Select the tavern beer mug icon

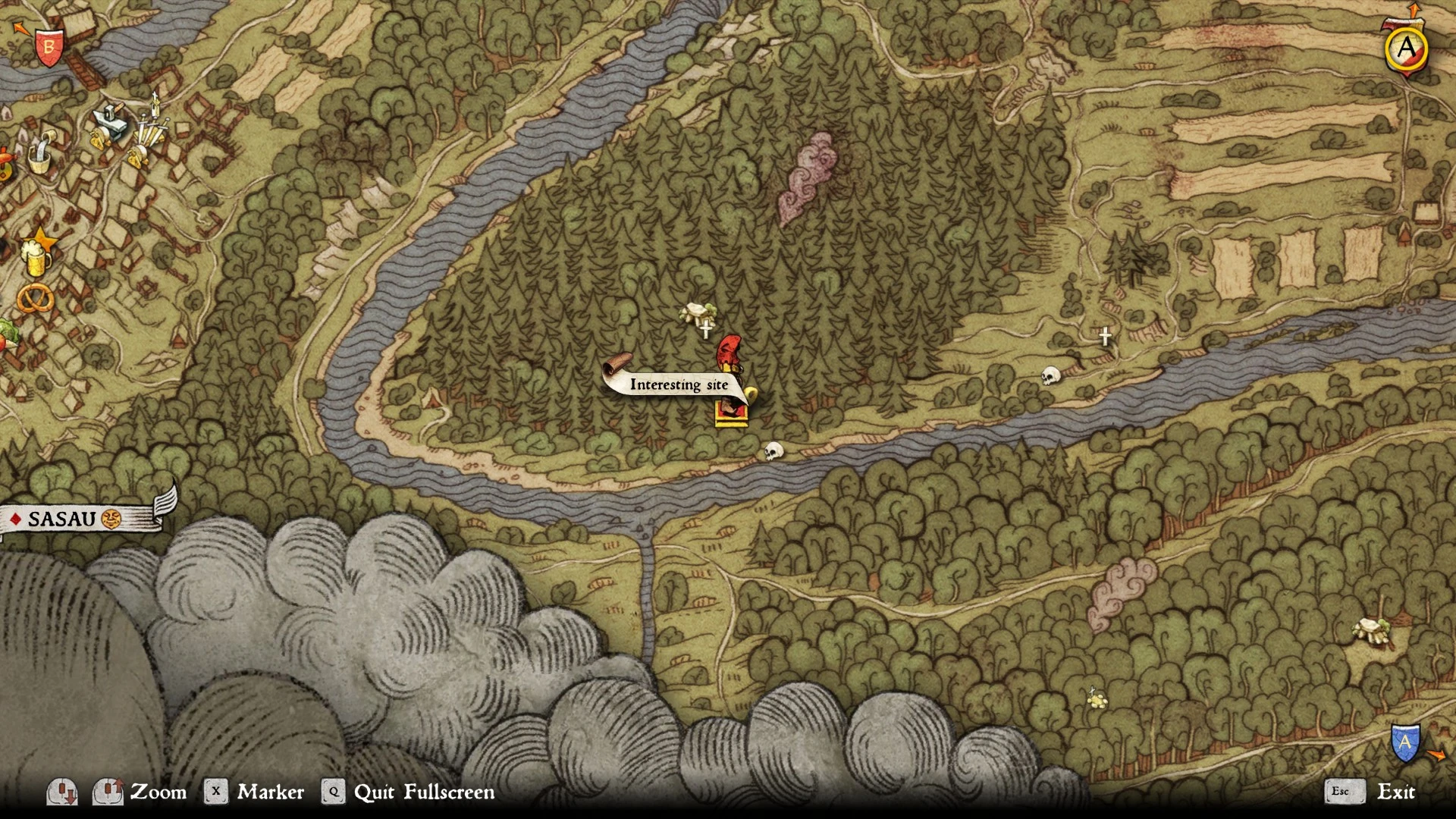pyautogui.click(x=36, y=259)
